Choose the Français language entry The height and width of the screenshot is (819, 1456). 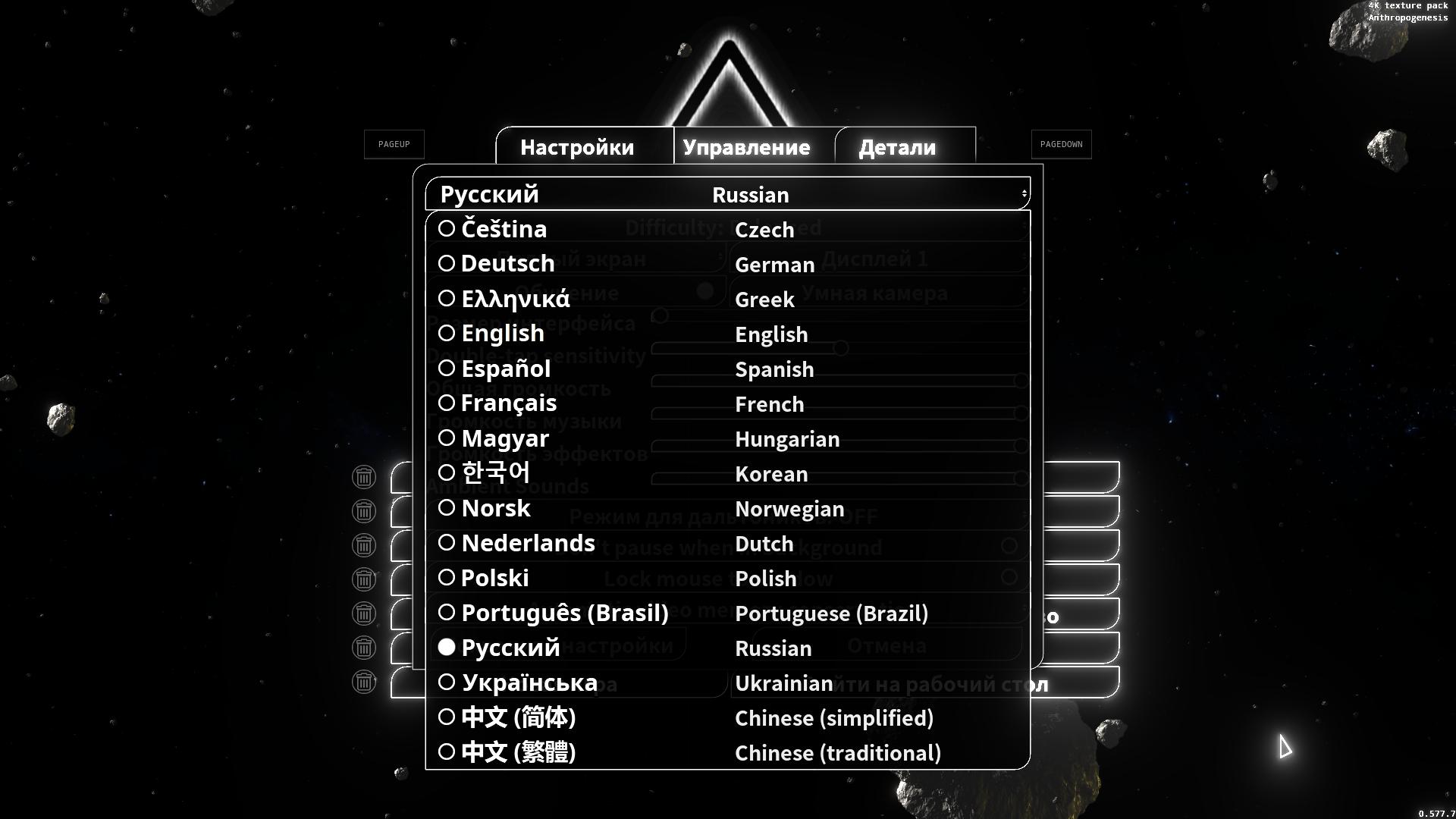click(508, 403)
